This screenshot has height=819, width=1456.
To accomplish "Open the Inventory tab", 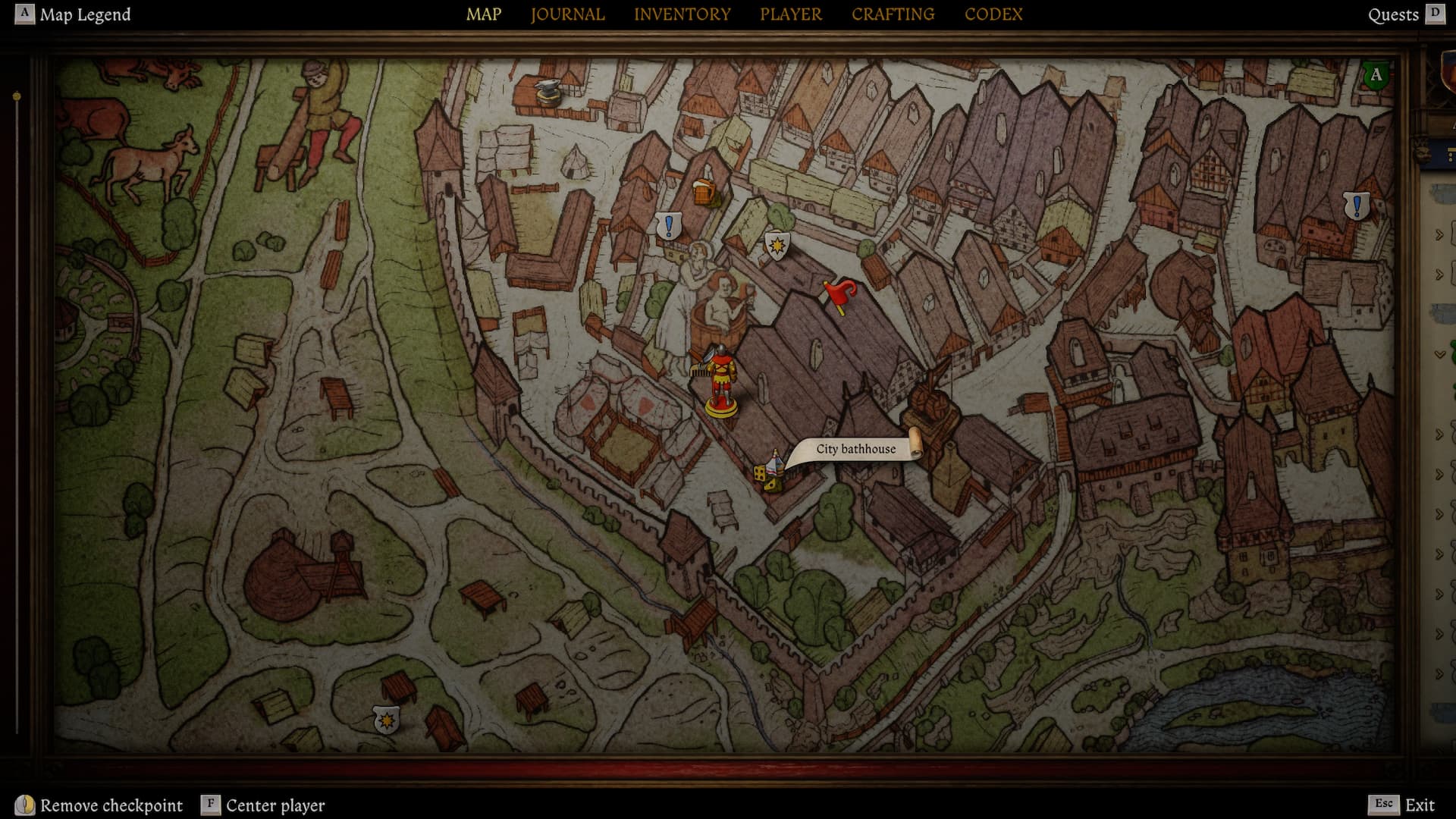I will pos(682,14).
